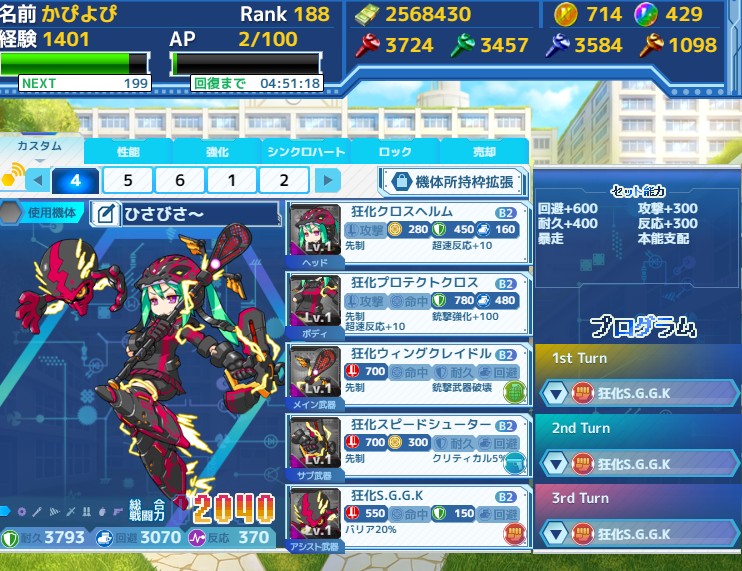
Task: Select the 狂化ウィングクレイドル main weapon
Action: click(408, 375)
